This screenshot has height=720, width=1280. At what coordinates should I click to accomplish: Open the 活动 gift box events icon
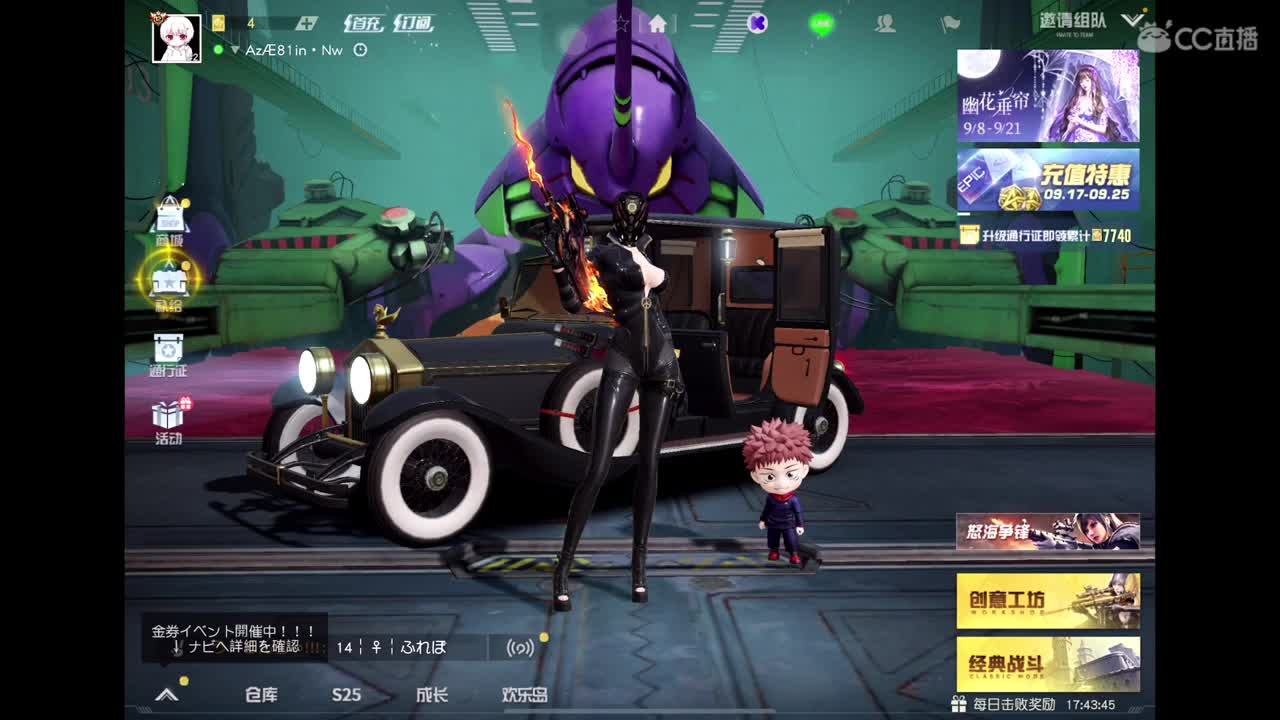(x=168, y=415)
